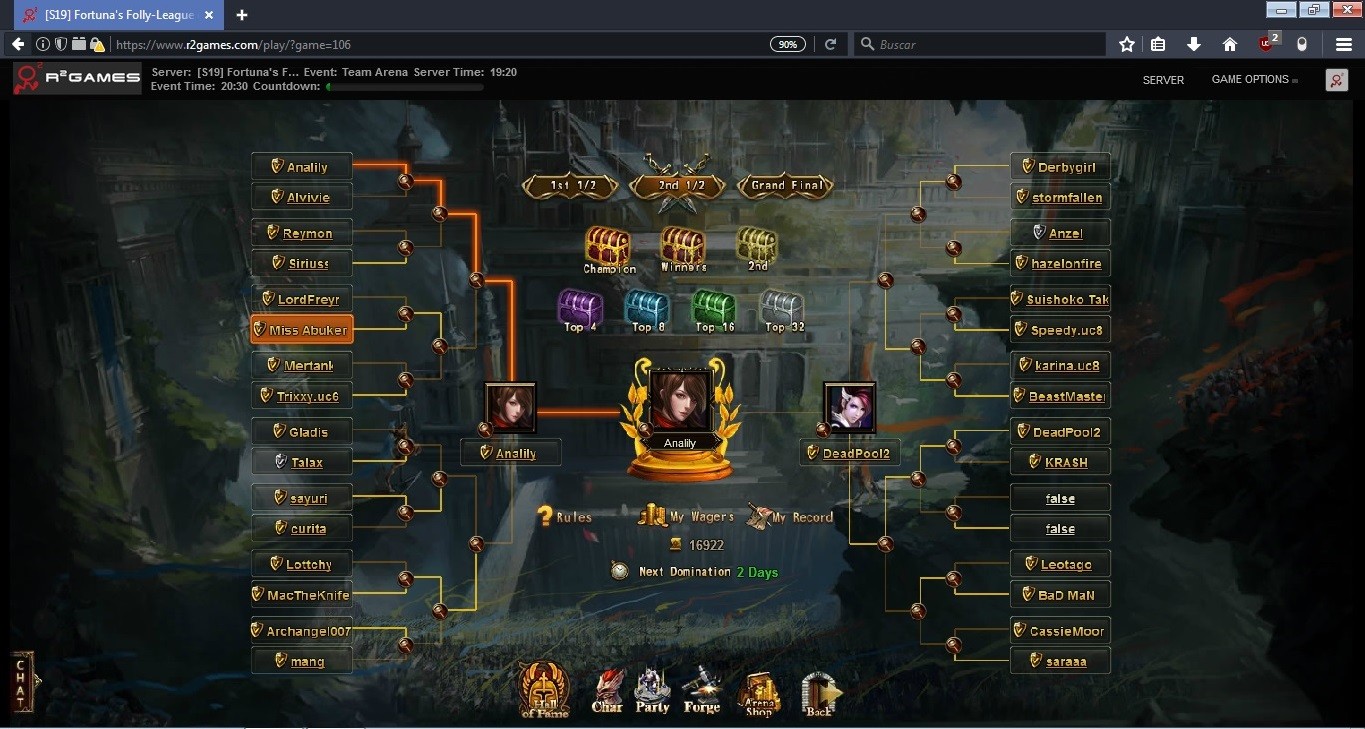Open the Forge

[702, 690]
